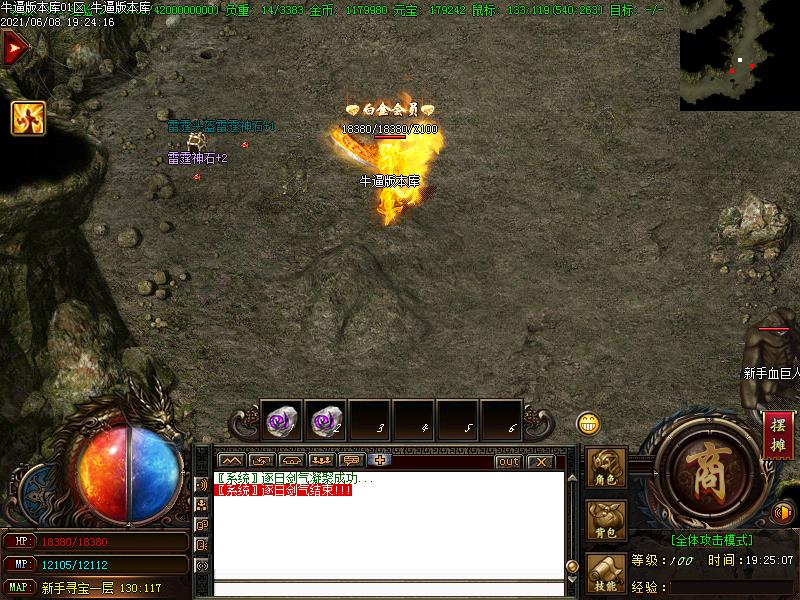Open the minimap
This screenshot has width=800, height=600.
click(739, 55)
